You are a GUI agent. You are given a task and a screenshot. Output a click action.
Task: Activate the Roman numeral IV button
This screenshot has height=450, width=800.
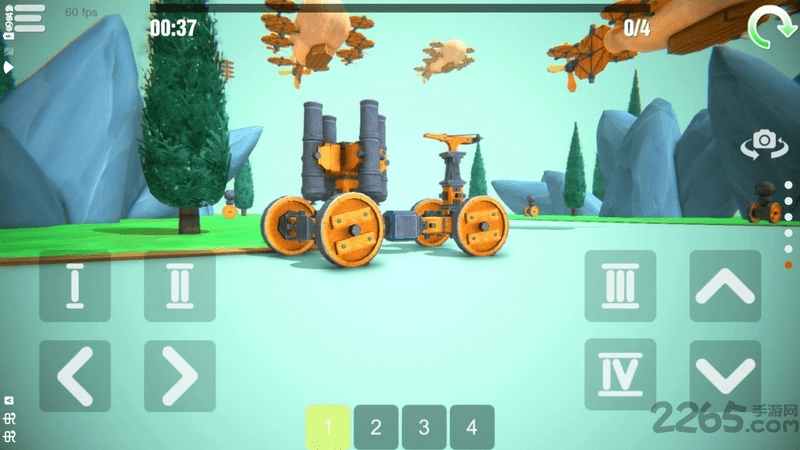(620, 375)
